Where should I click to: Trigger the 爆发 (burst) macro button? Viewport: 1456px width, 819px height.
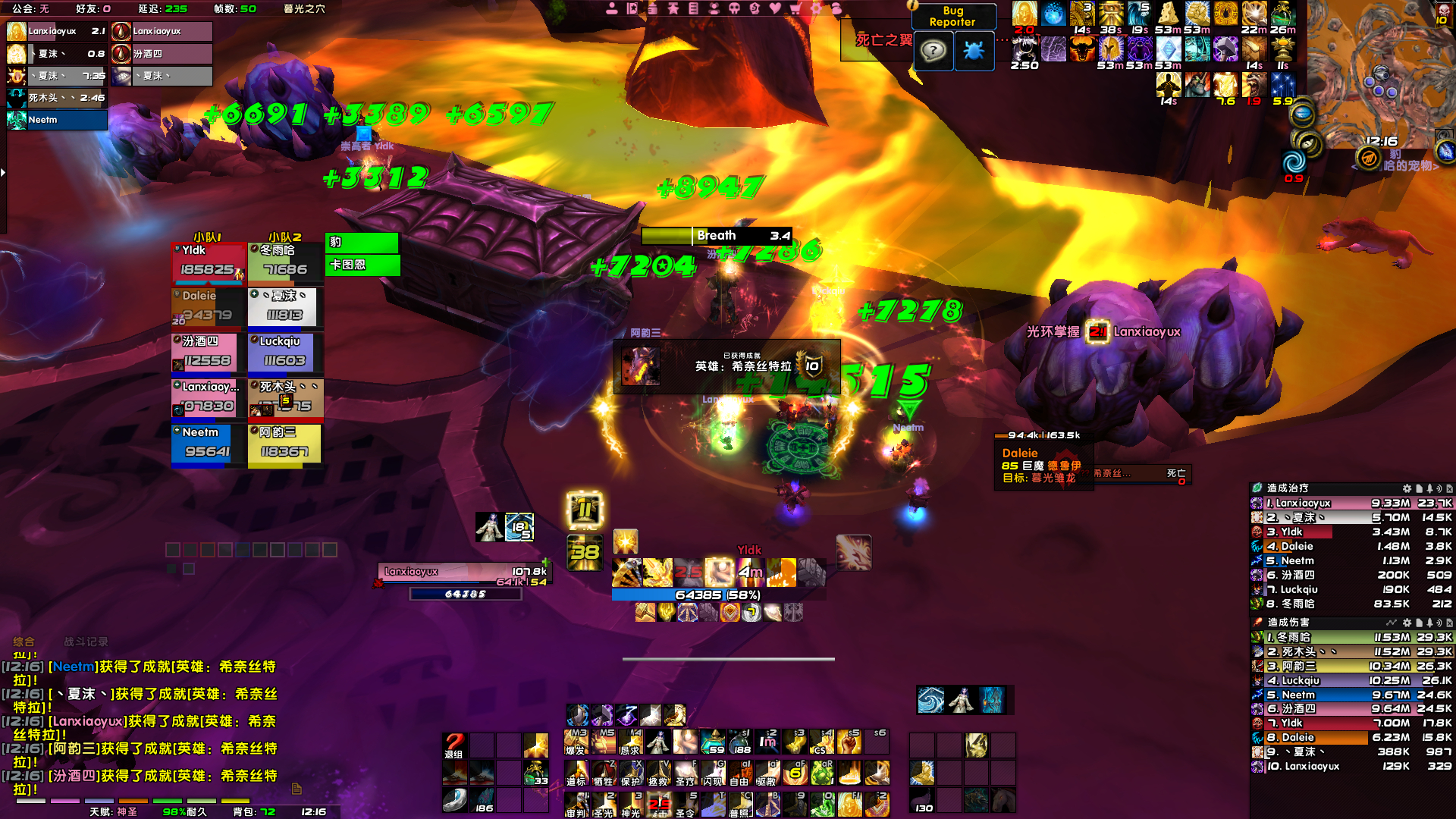pyautogui.click(x=576, y=743)
